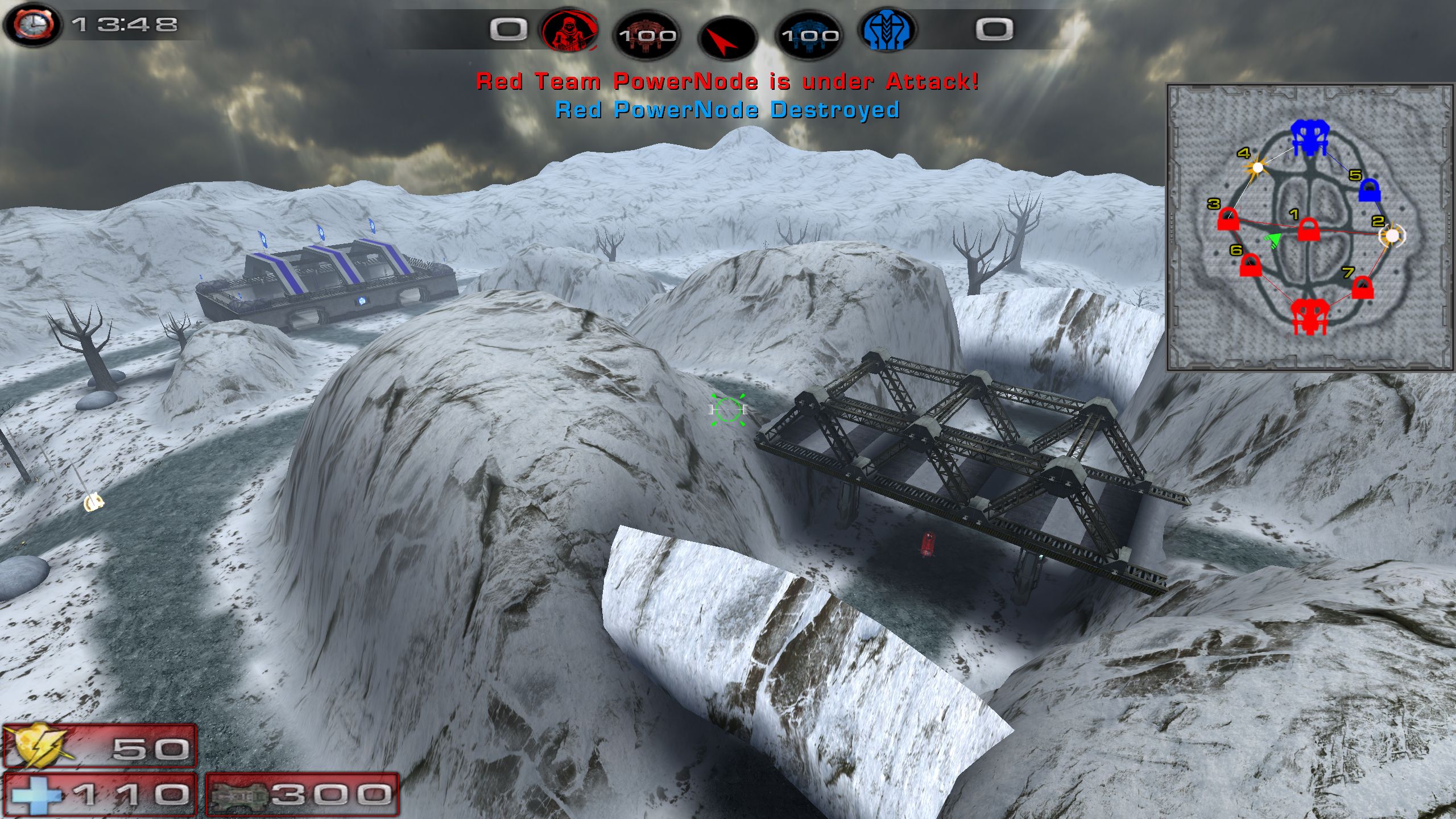Select red power node 7 on minimap
Viewport: 1456px width, 819px height.
click(x=1362, y=287)
